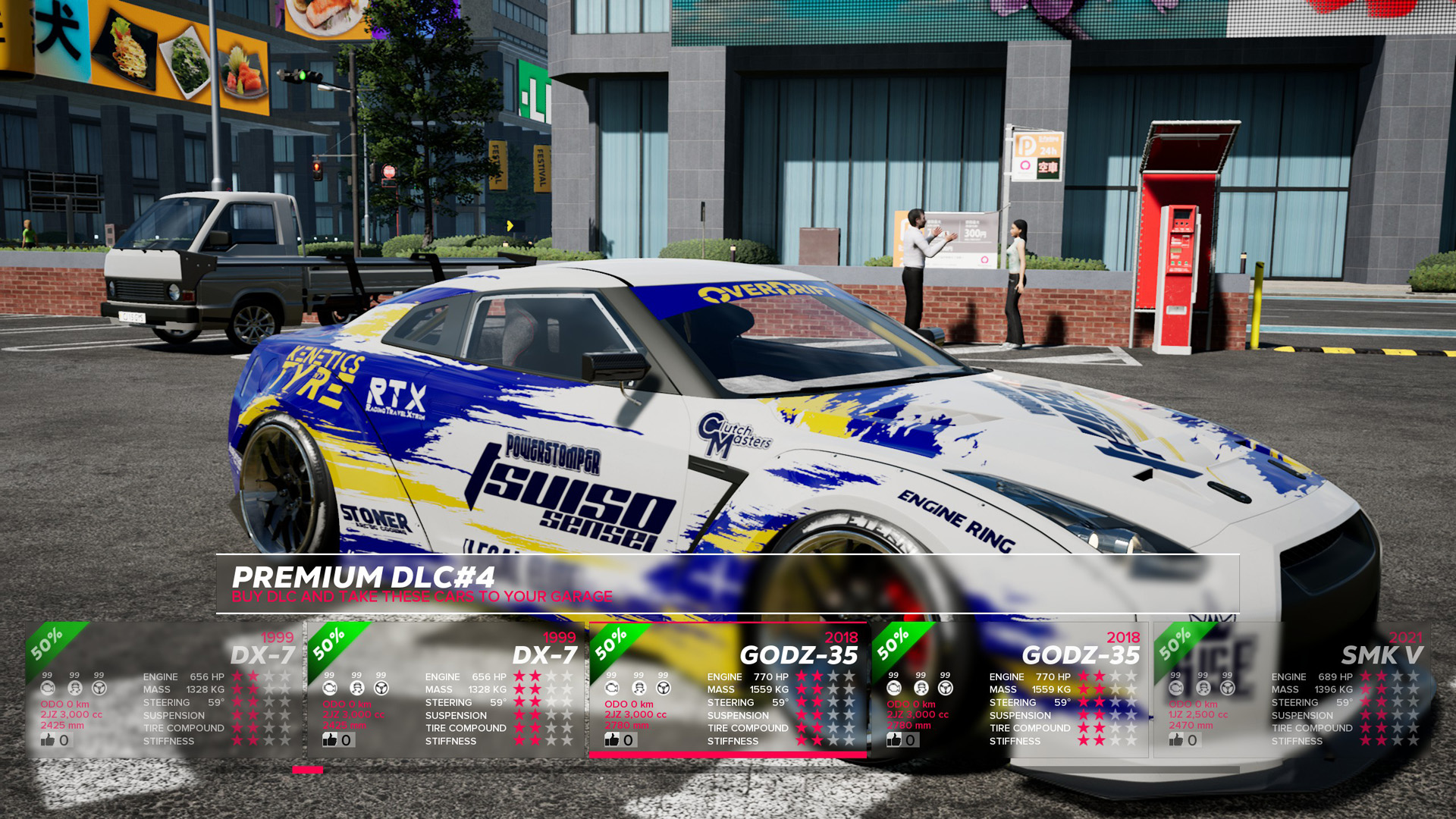Click the engine icon on the SMK V card
Screen dimensions: 1456x819
[1175, 688]
